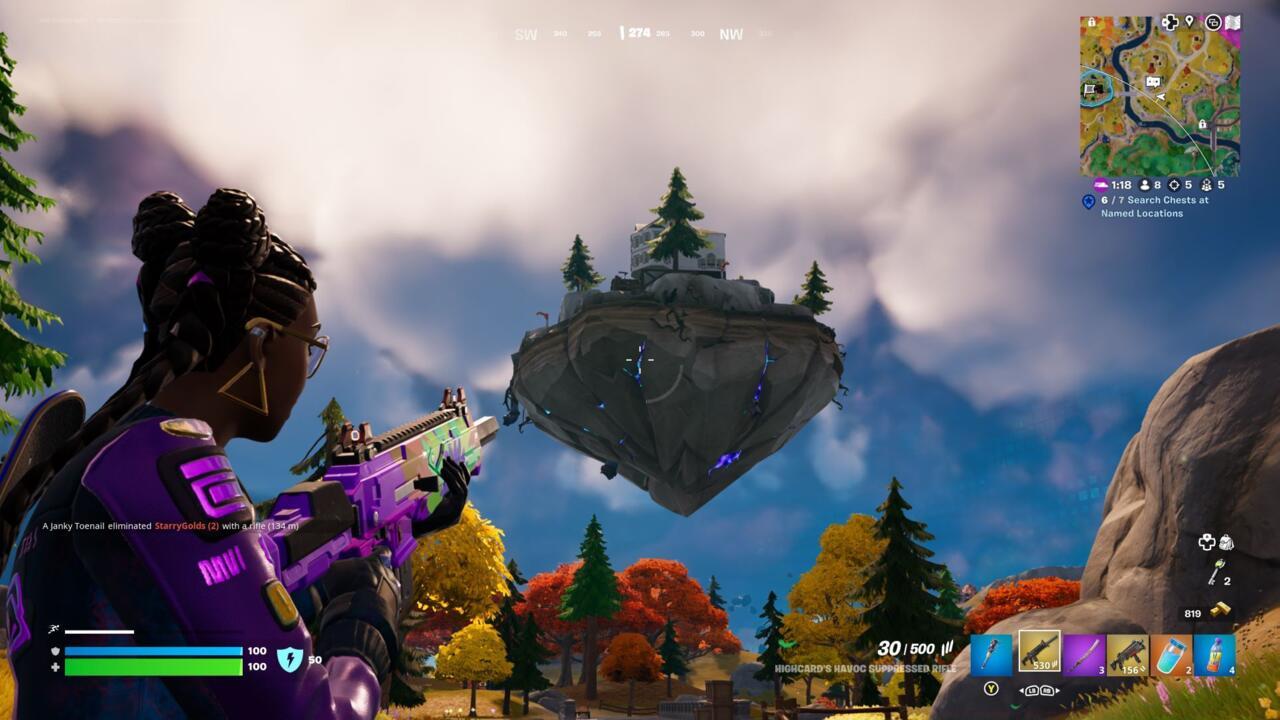Click the LB shoulder button prompt

click(x=1032, y=690)
